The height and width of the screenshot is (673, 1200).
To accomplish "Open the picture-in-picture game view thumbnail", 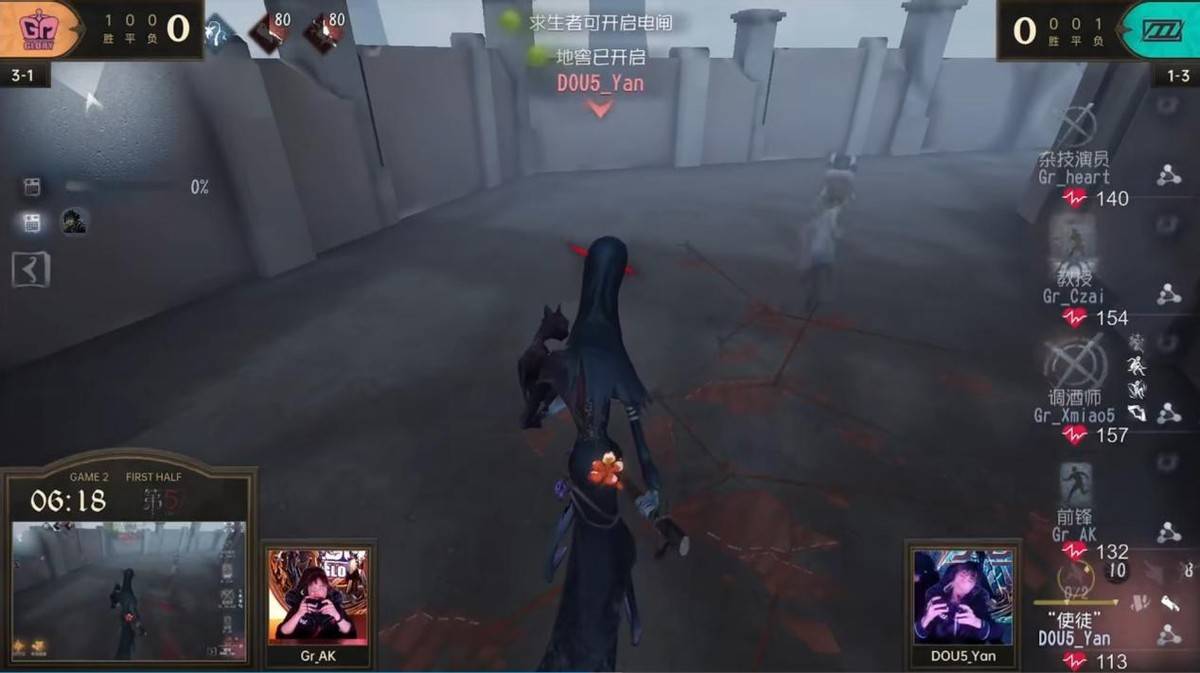I will click(x=128, y=590).
